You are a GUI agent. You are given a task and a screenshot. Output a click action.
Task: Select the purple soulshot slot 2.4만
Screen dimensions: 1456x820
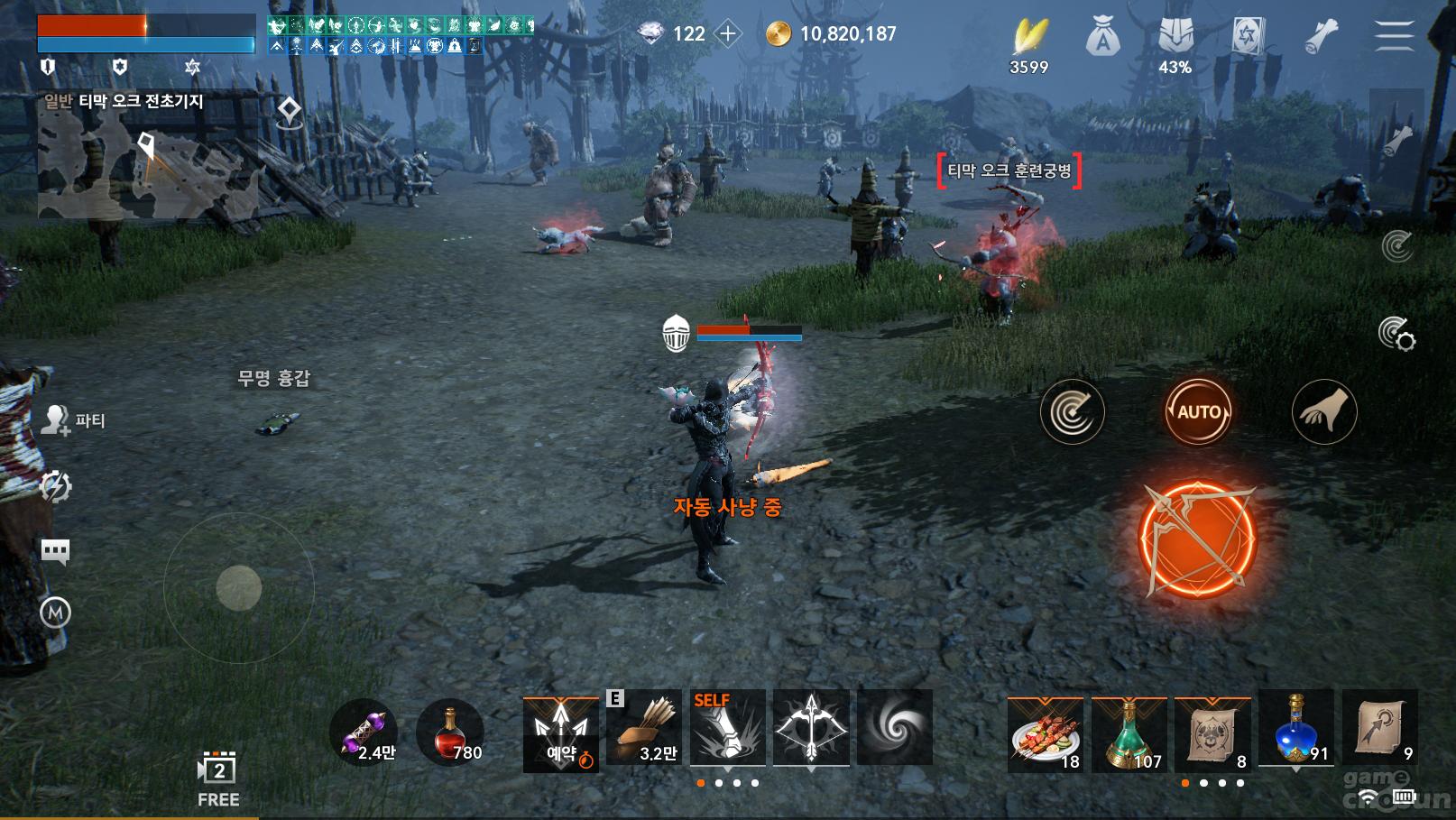(x=364, y=731)
